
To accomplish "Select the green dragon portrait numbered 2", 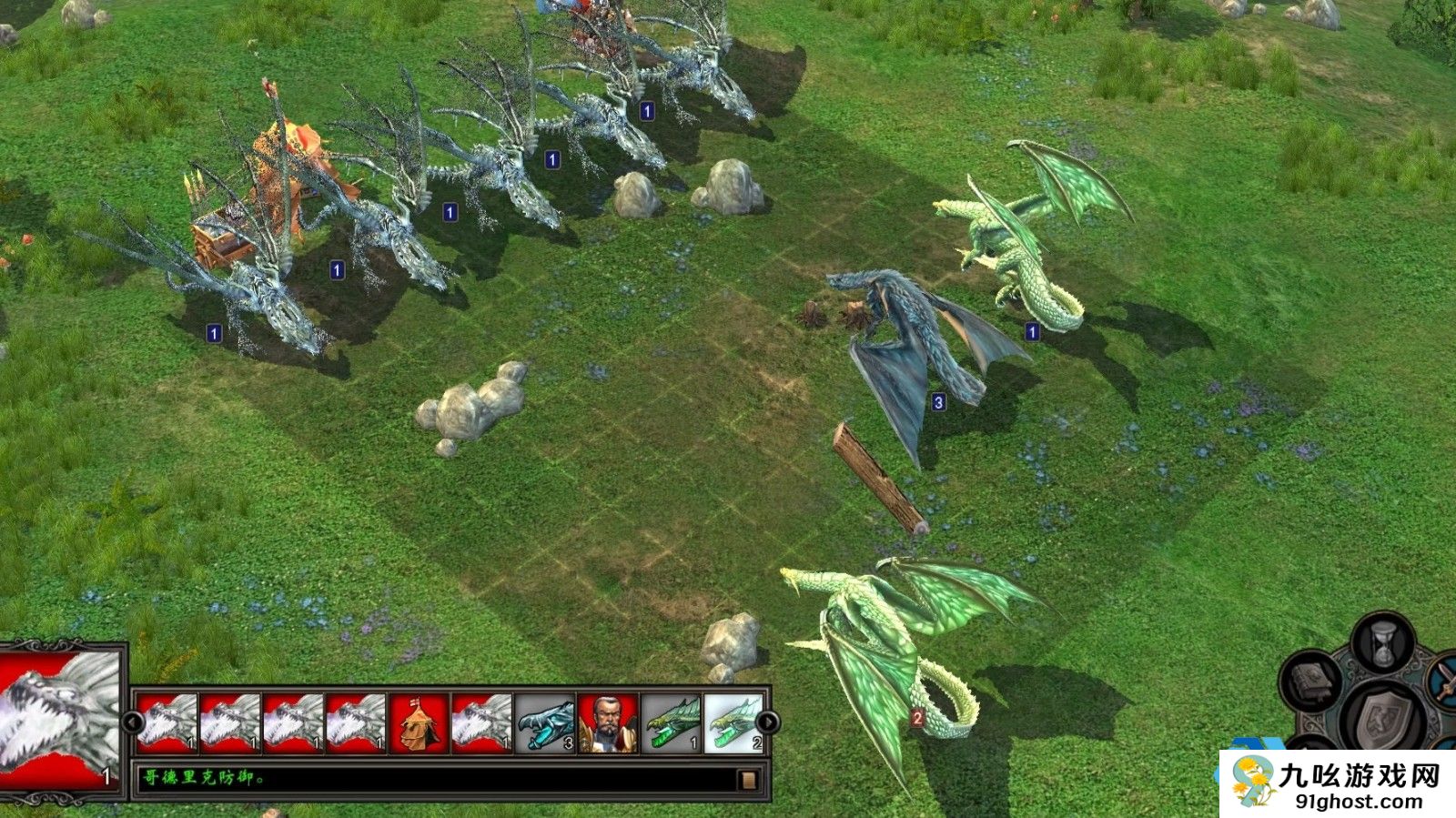I will tap(733, 723).
